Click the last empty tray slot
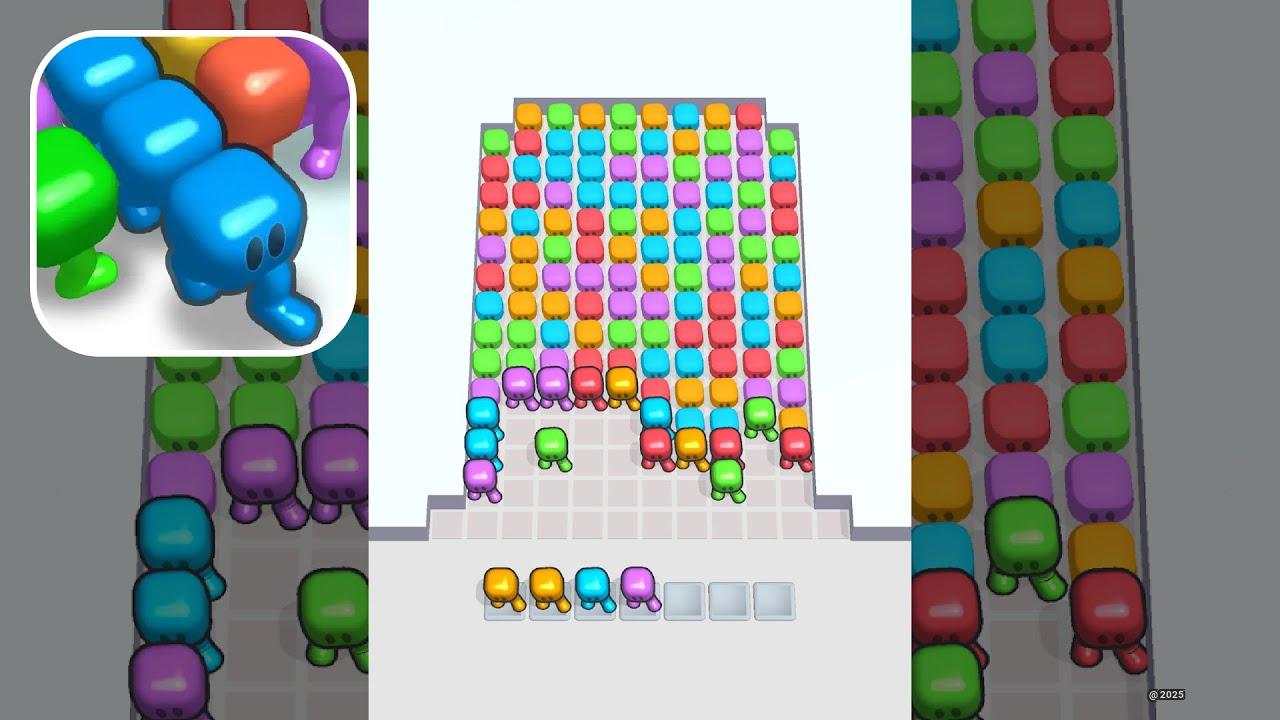The image size is (1280, 720). click(x=772, y=601)
